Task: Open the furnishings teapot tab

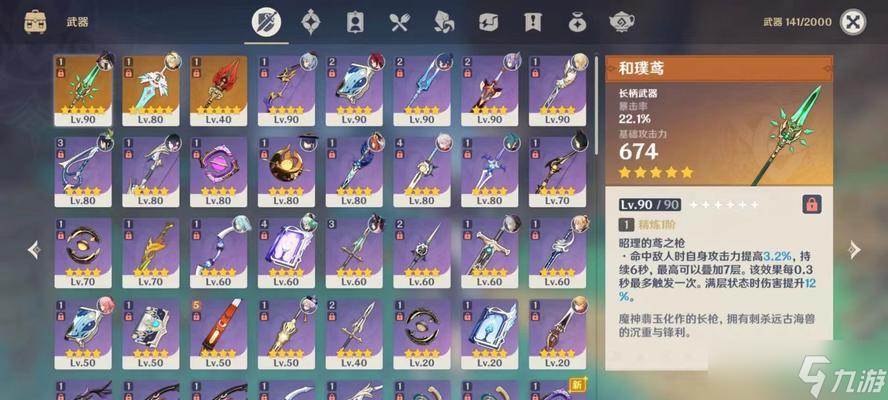Action: click(622, 21)
